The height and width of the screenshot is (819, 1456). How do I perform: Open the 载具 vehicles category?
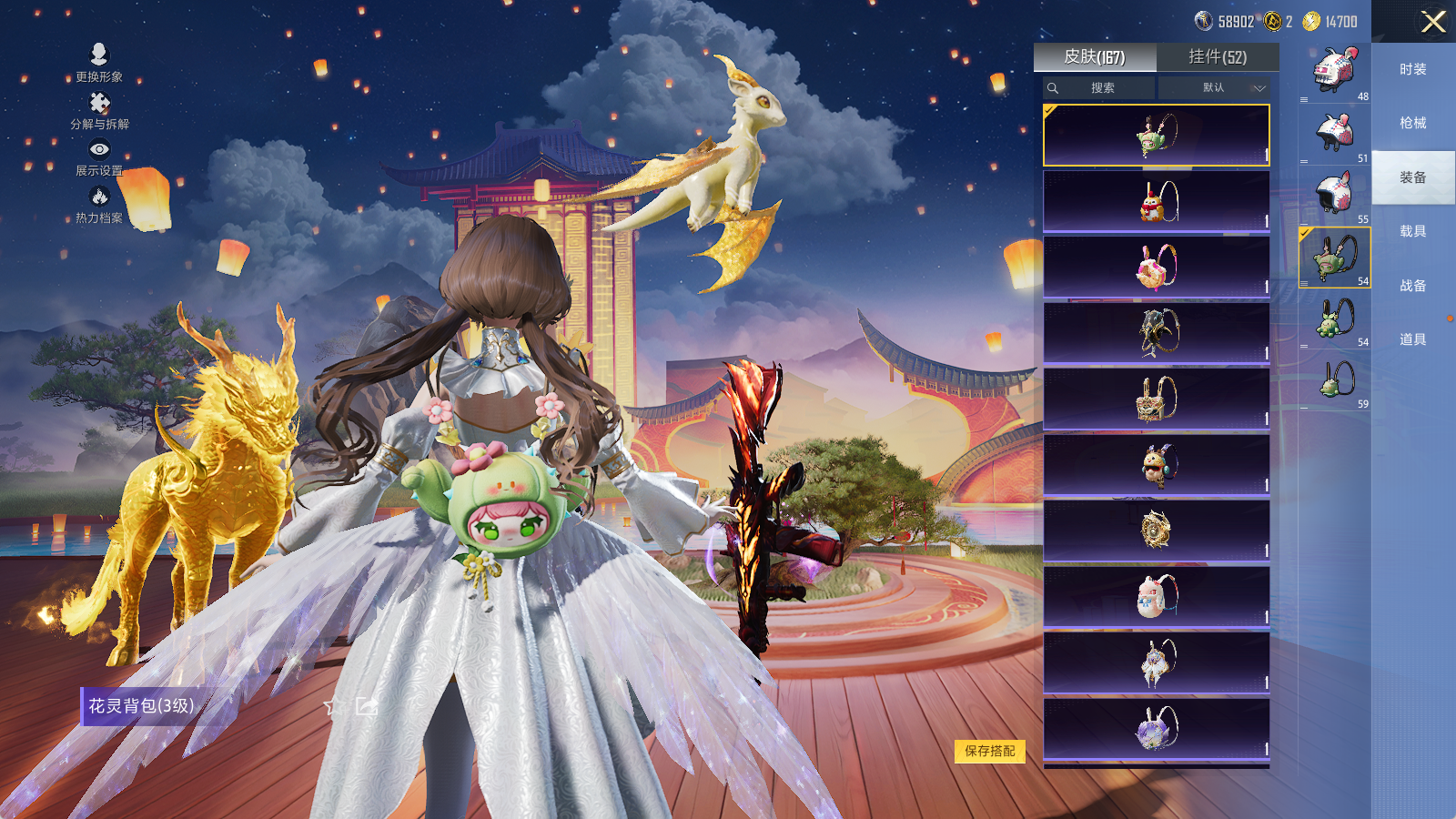(1412, 231)
